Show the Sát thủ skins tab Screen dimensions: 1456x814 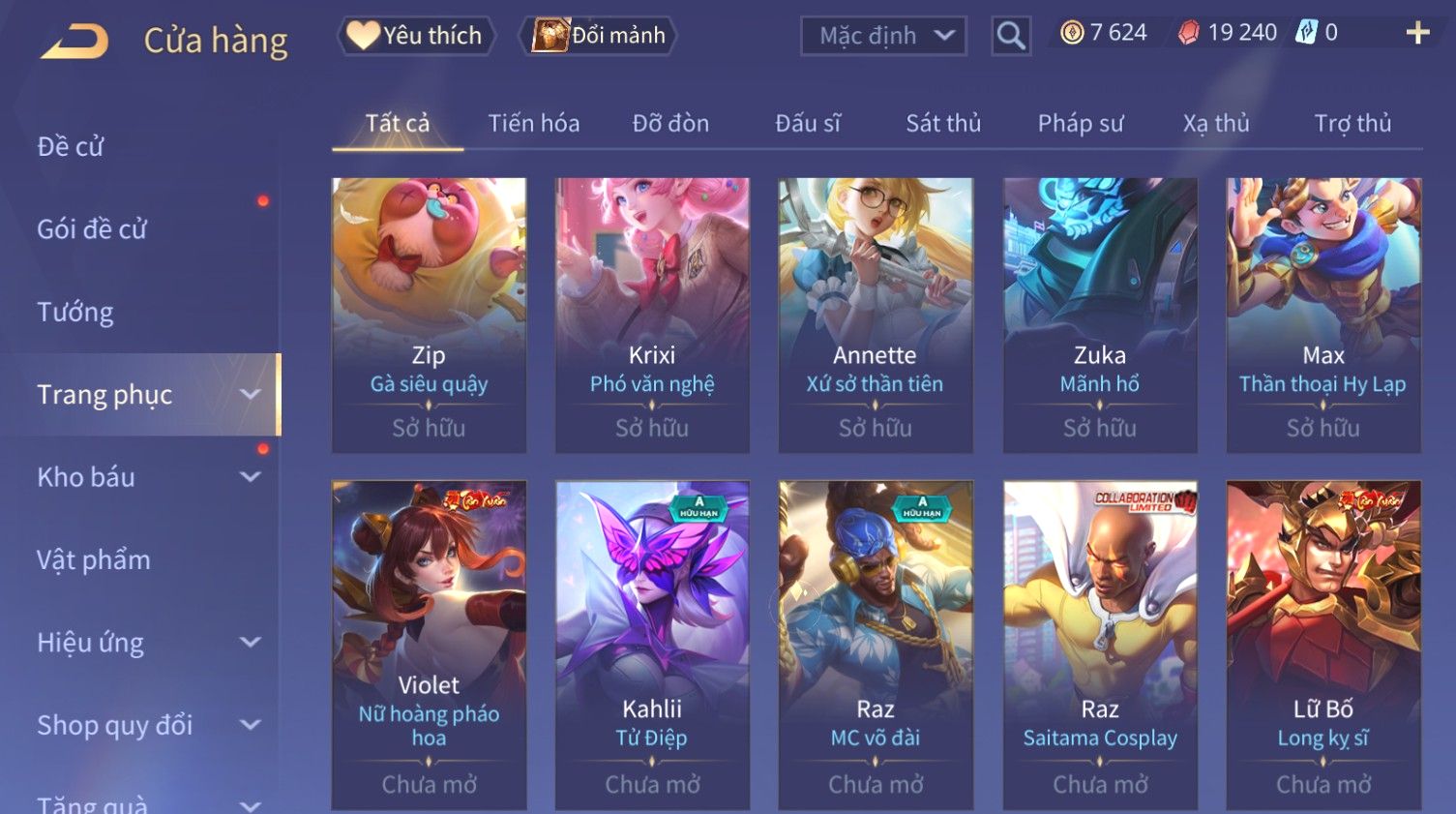pyautogui.click(x=942, y=124)
